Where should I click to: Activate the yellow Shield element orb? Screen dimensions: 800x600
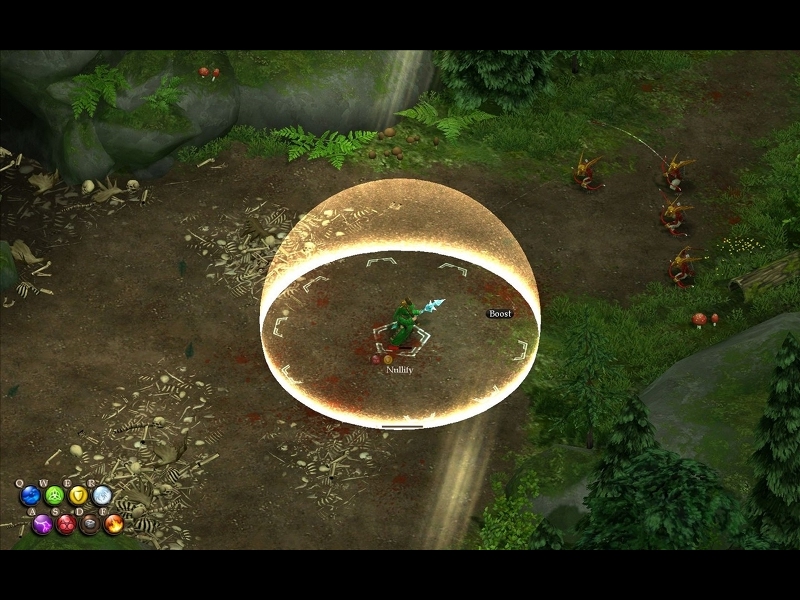pos(79,495)
